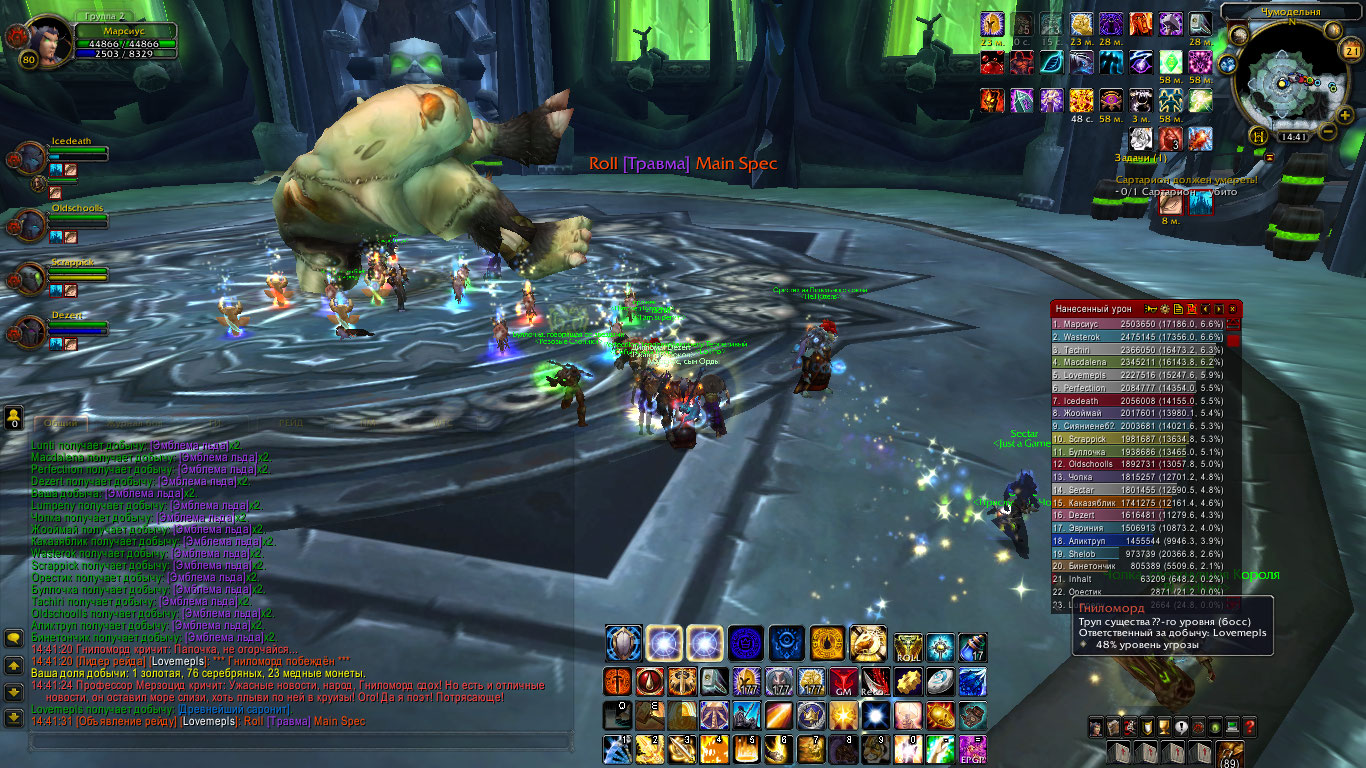Select Wasterok's row in the damage meter
Viewport: 1366px width, 768px height.
pos(1139,337)
